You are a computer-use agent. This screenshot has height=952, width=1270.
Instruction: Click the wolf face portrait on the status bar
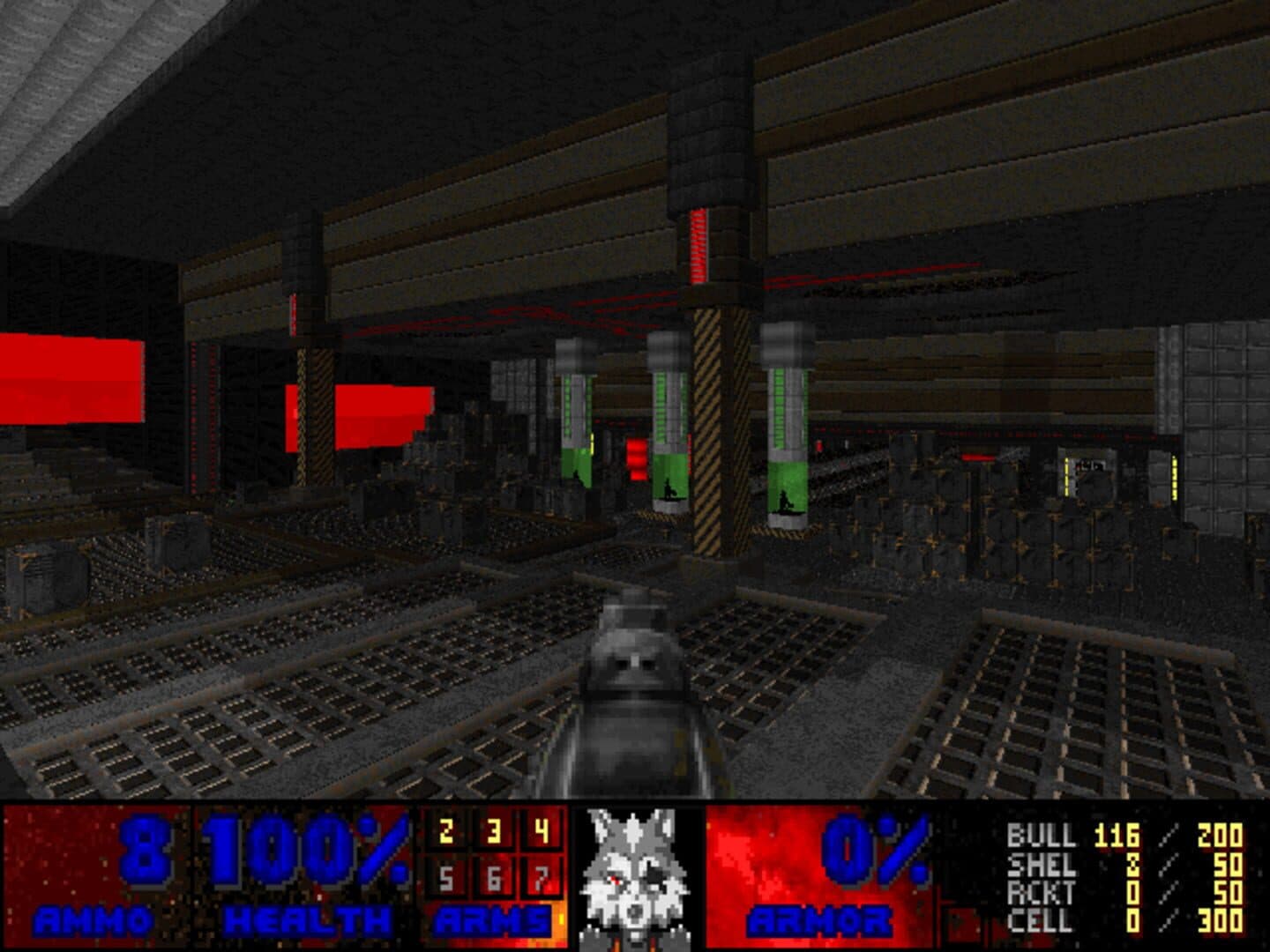coord(635,877)
